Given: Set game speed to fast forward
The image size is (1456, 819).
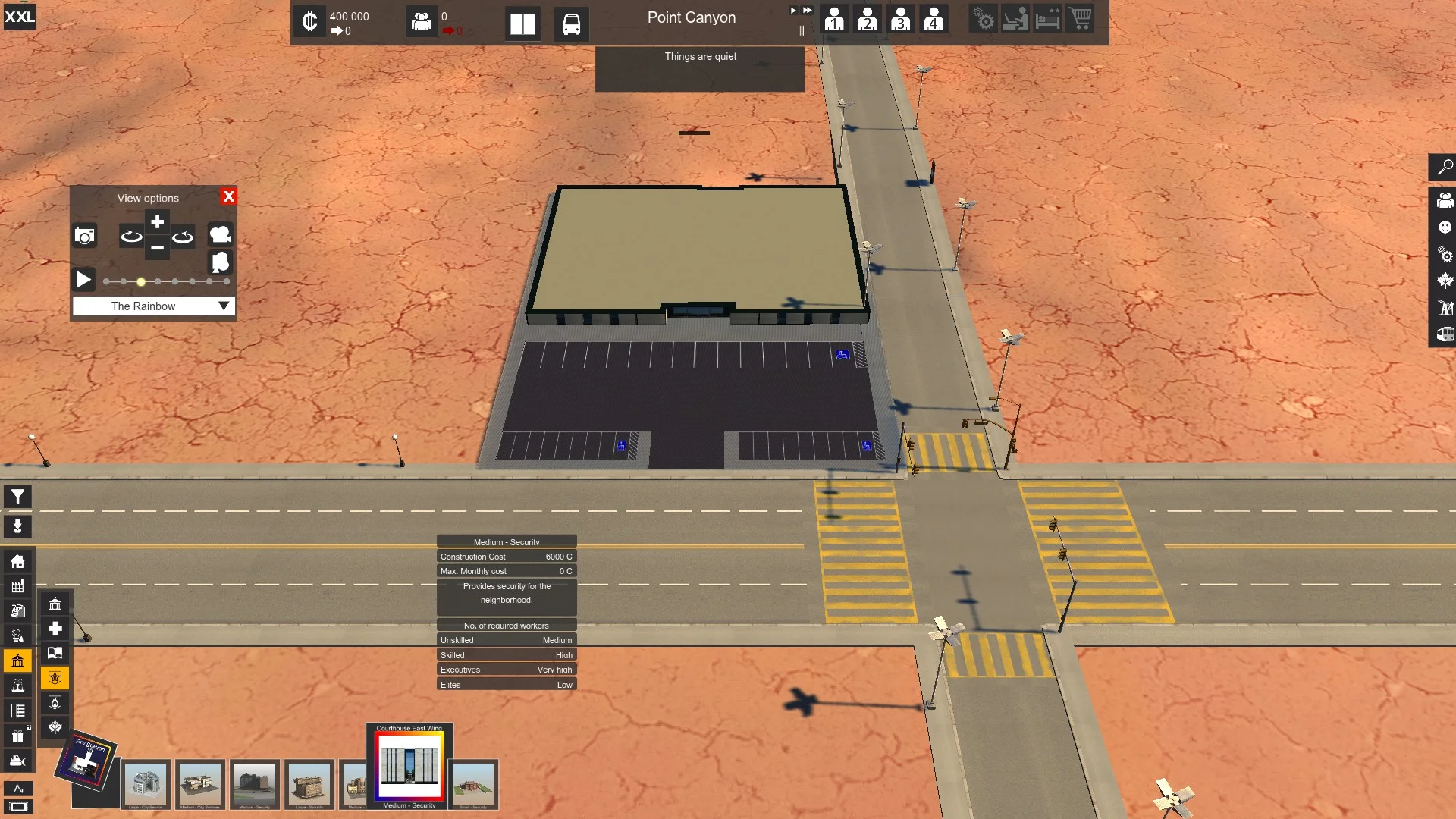Looking at the screenshot, I should pos(807,11).
